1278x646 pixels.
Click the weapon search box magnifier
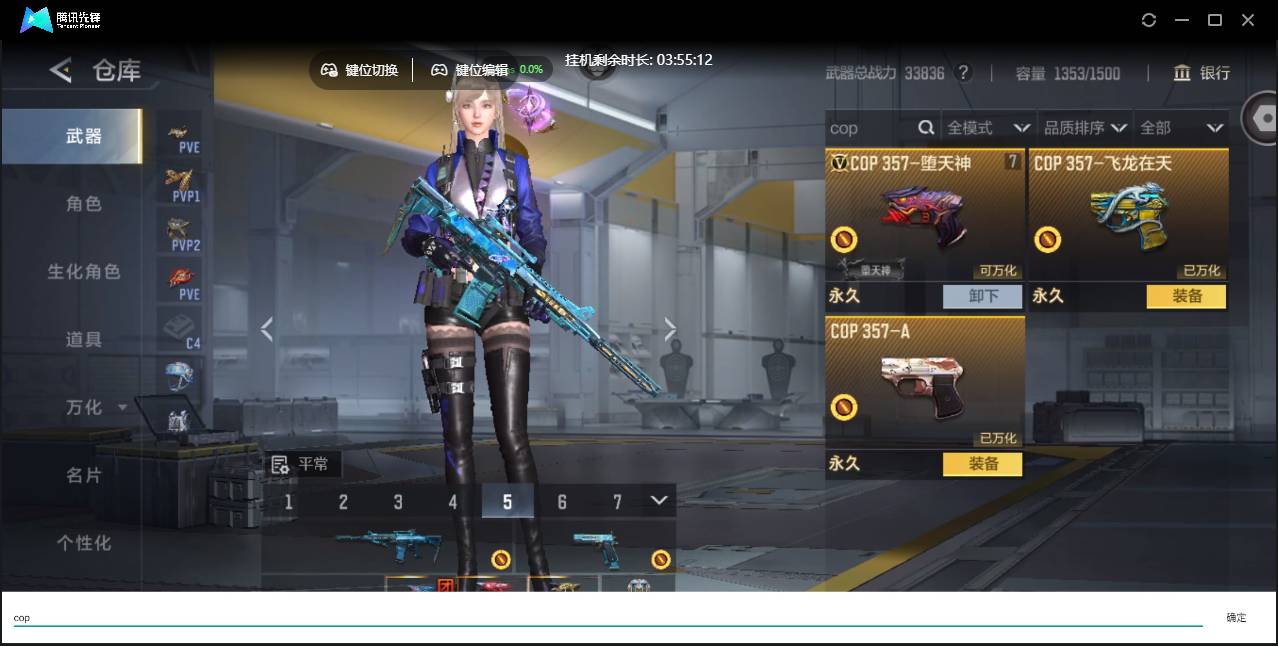[926, 128]
